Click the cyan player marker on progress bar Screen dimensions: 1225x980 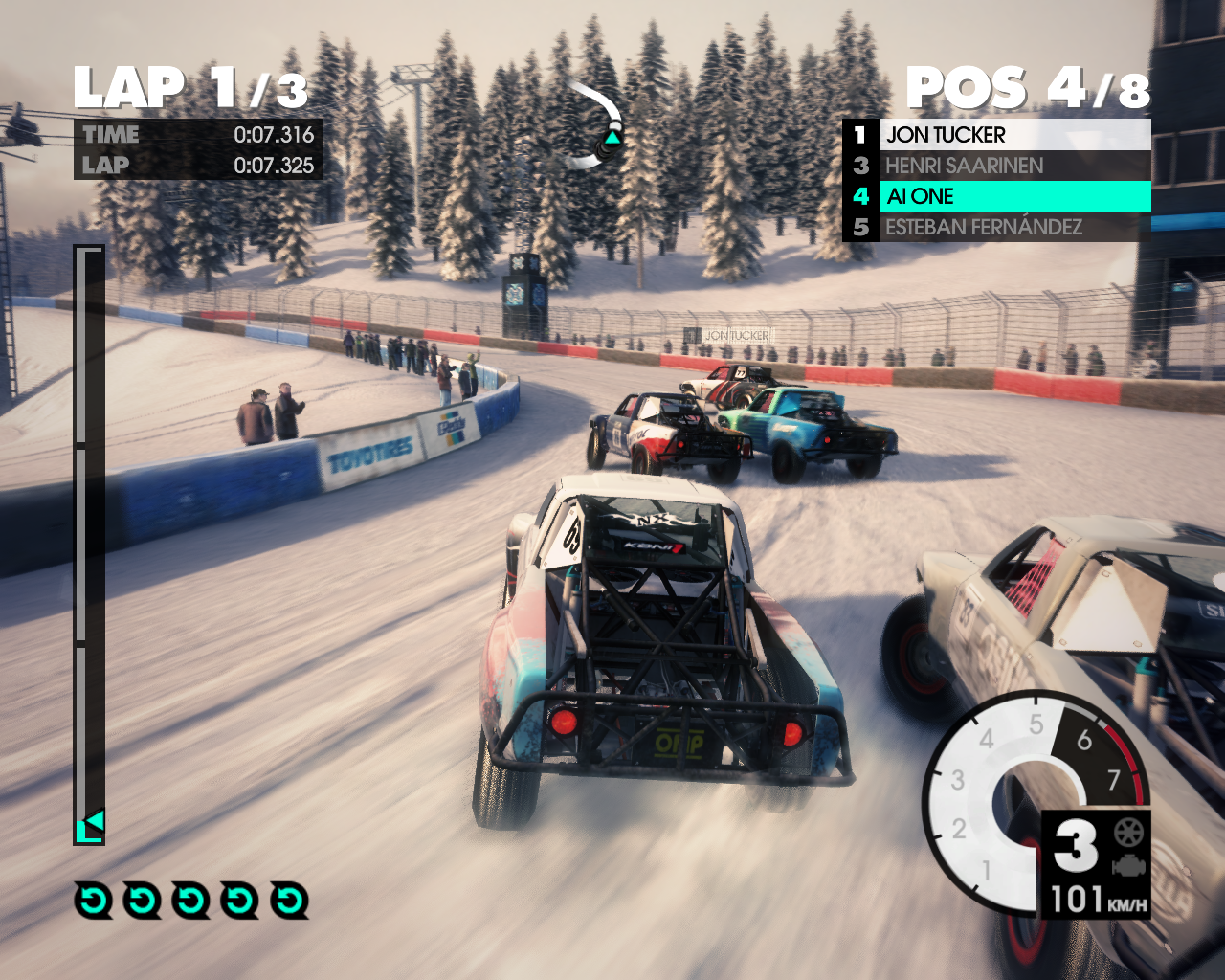(x=93, y=823)
